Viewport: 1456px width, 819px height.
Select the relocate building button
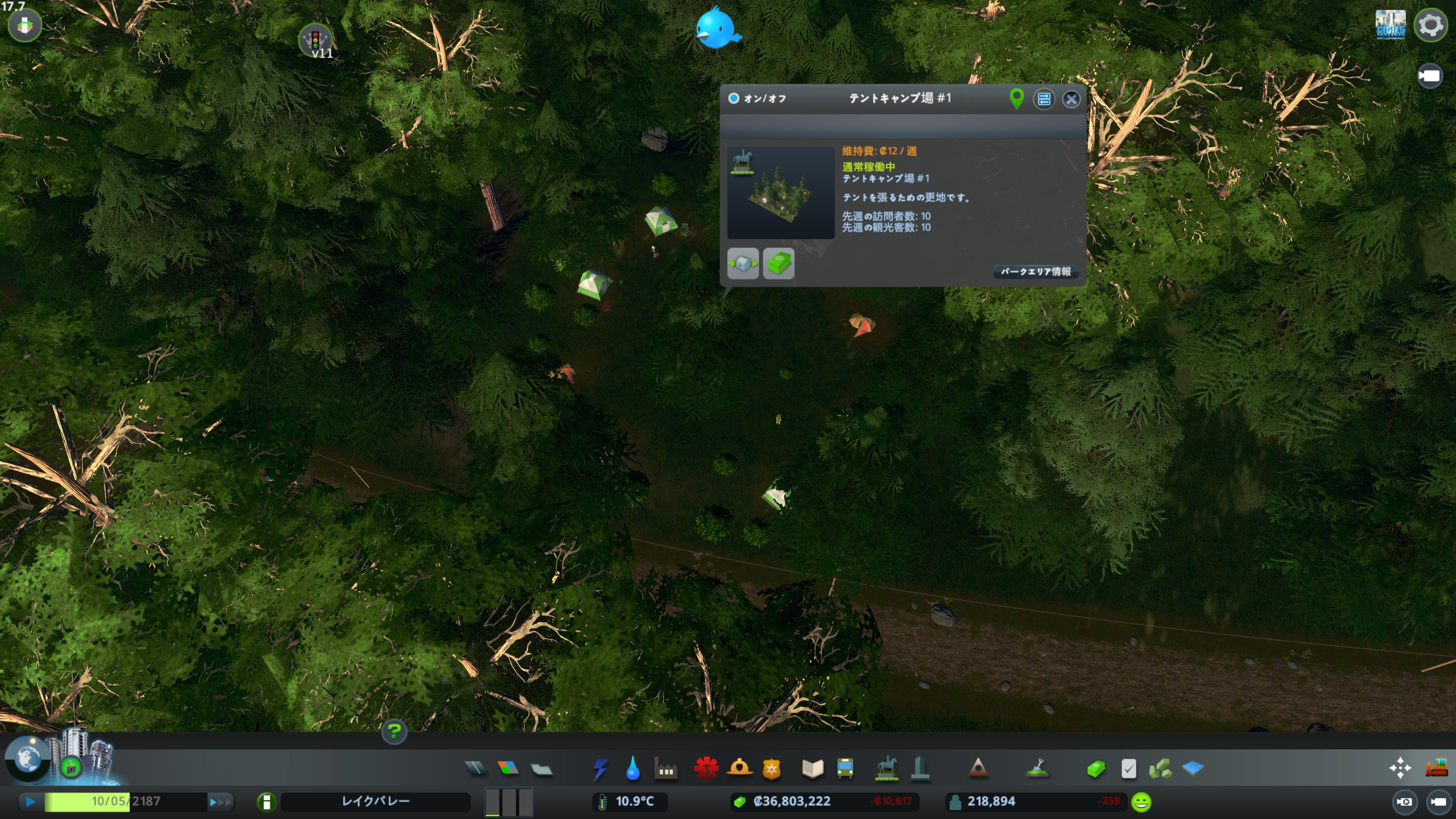pyautogui.click(x=743, y=264)
